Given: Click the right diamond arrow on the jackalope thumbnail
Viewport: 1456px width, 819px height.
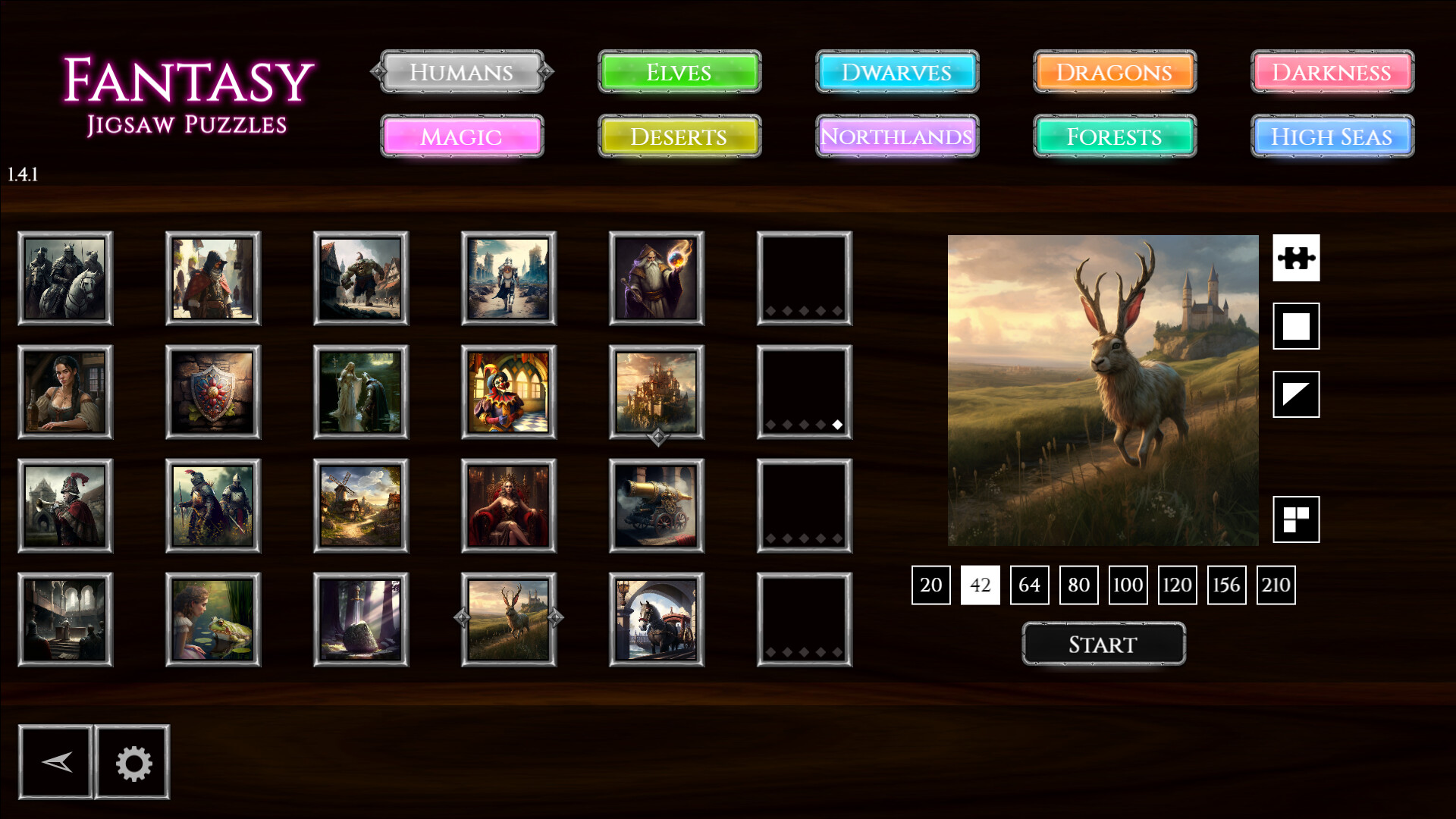Looking at the screenshot, I should (557, 619).
